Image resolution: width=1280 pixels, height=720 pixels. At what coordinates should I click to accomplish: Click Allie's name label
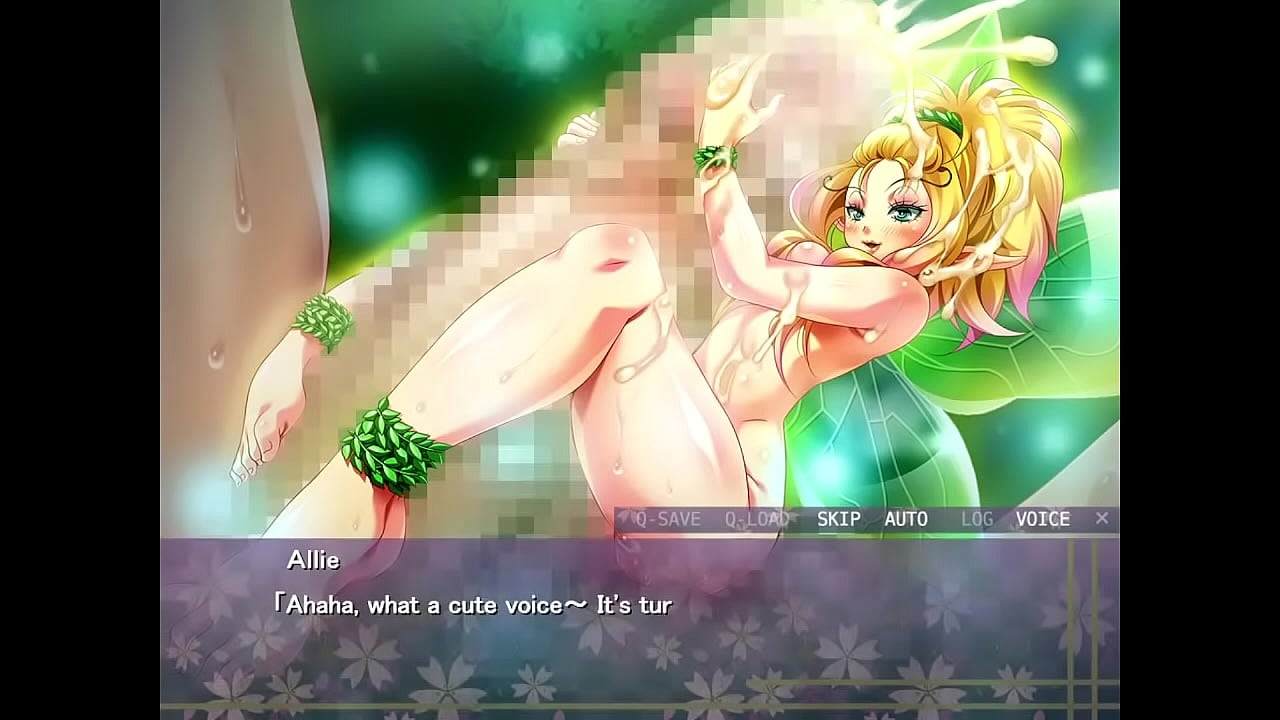[313, 560]
